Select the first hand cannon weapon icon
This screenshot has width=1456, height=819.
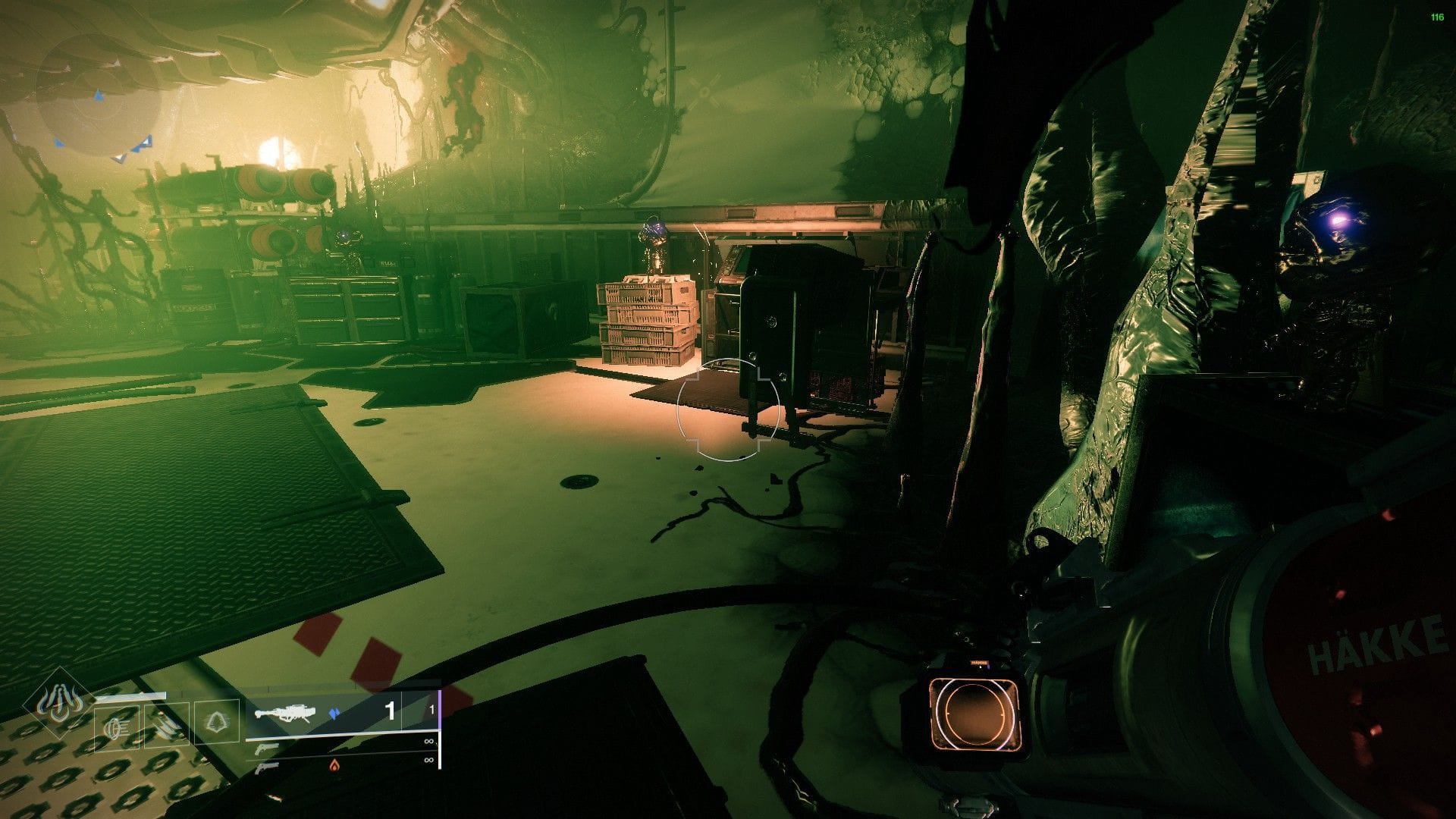(268, 749)
